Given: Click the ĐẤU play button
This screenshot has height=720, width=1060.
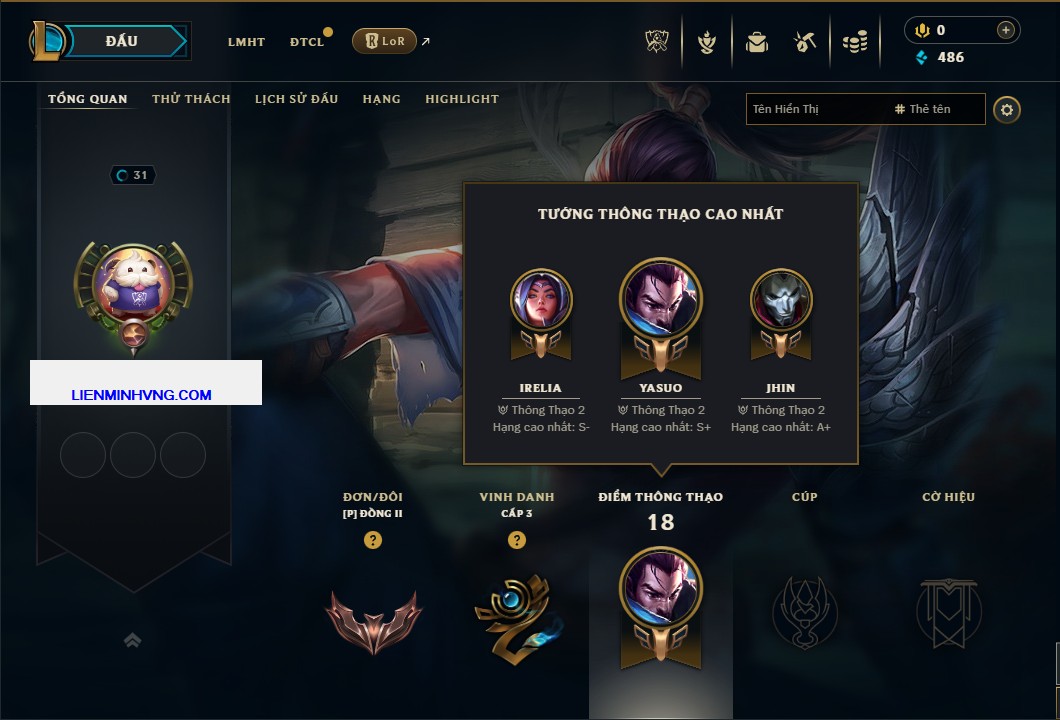Looking at the screenshot, I should point(122,41).
